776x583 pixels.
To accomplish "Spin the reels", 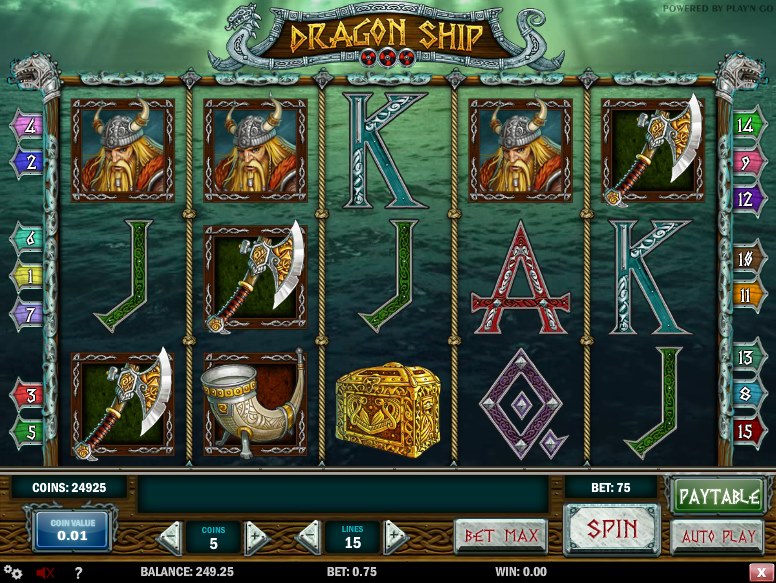I will [x=612, y=527].
